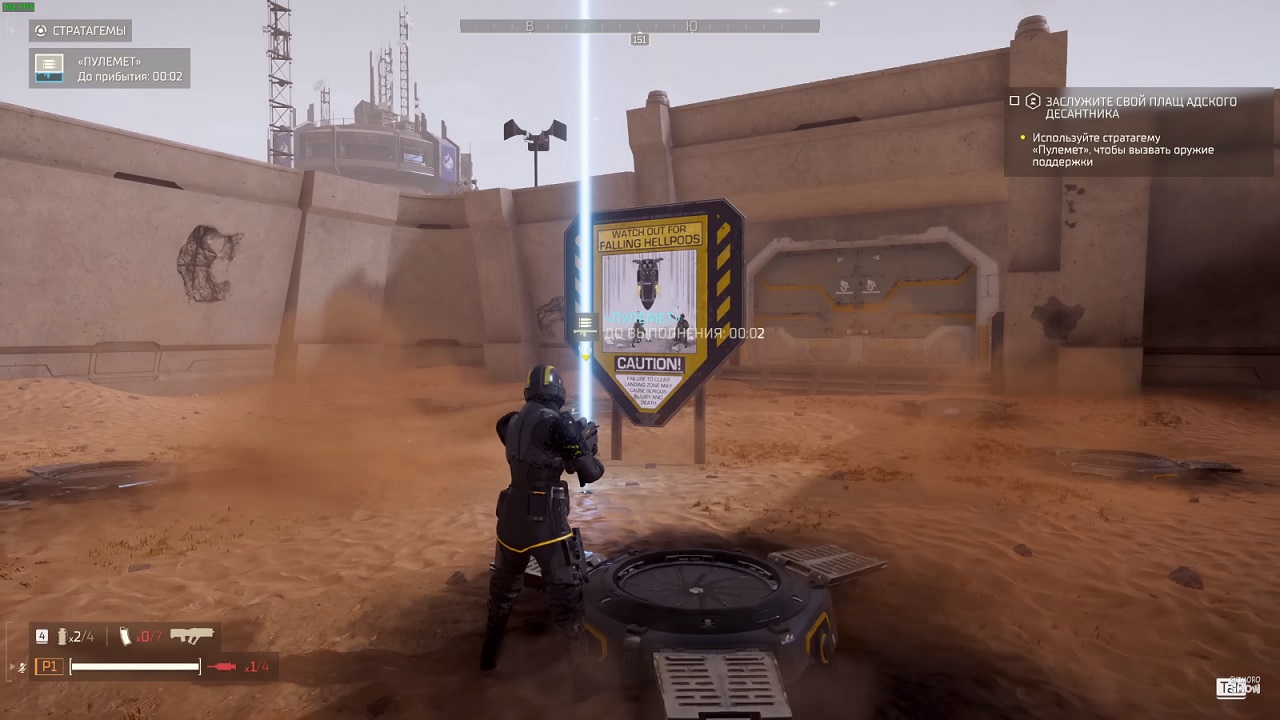Select the equipped SMG weapon silhouette icon

click(x=192, y=635)
